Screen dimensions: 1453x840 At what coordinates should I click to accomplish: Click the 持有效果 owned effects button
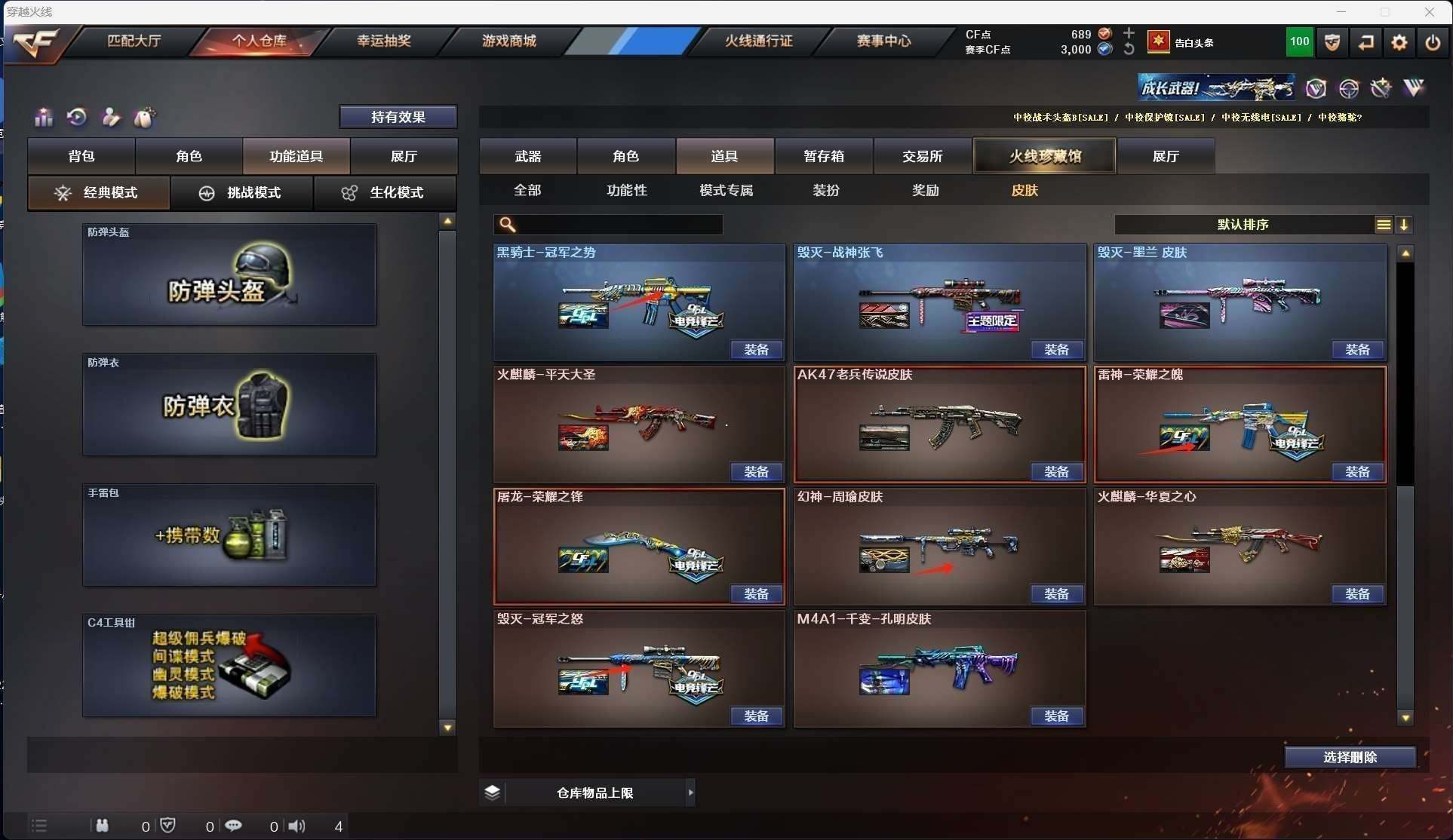tap(398, 117)
